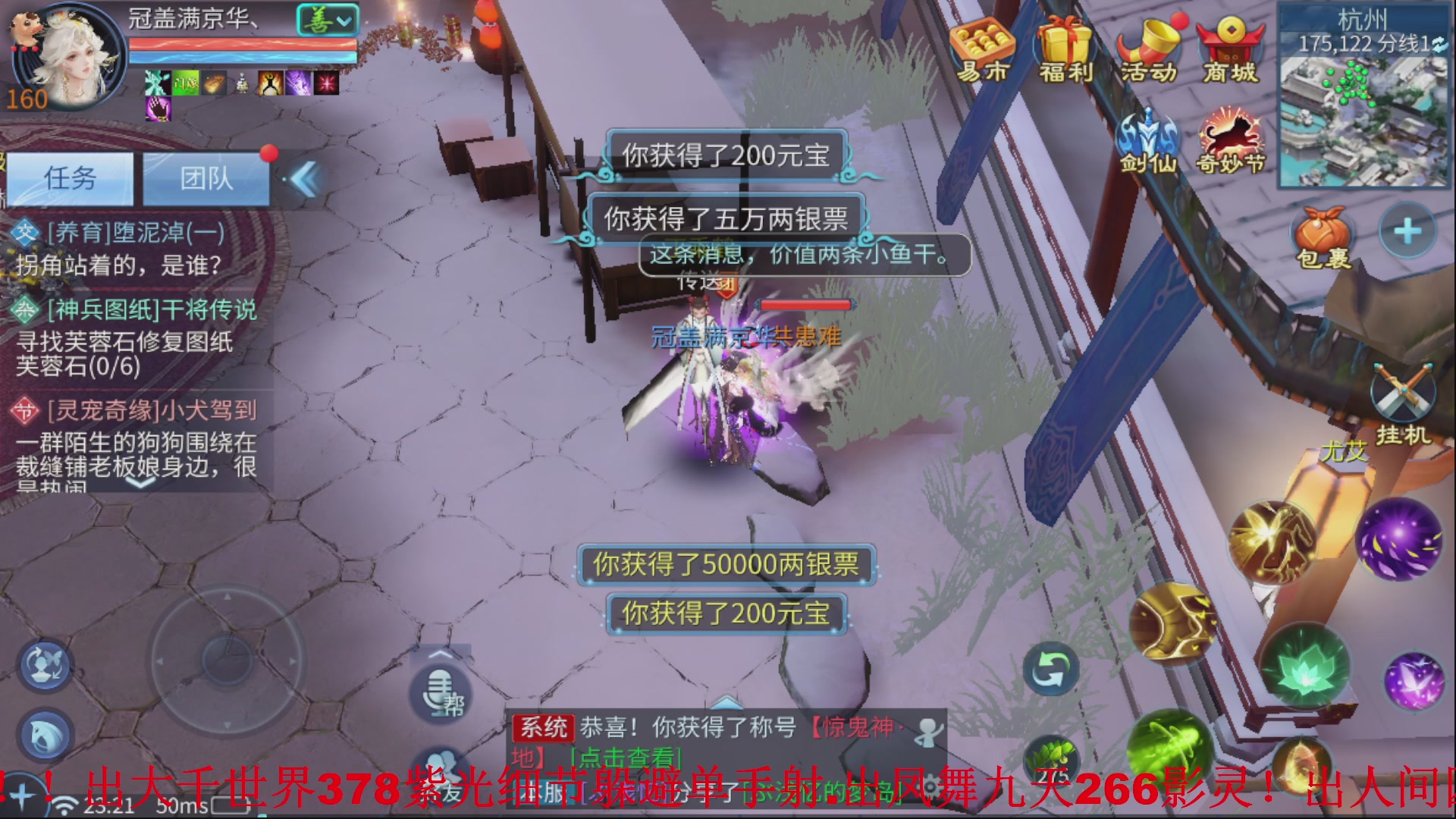Switch to the 团队 team tab
Image resolution: width=1456 pixels, height=819 pixels.
203,177
